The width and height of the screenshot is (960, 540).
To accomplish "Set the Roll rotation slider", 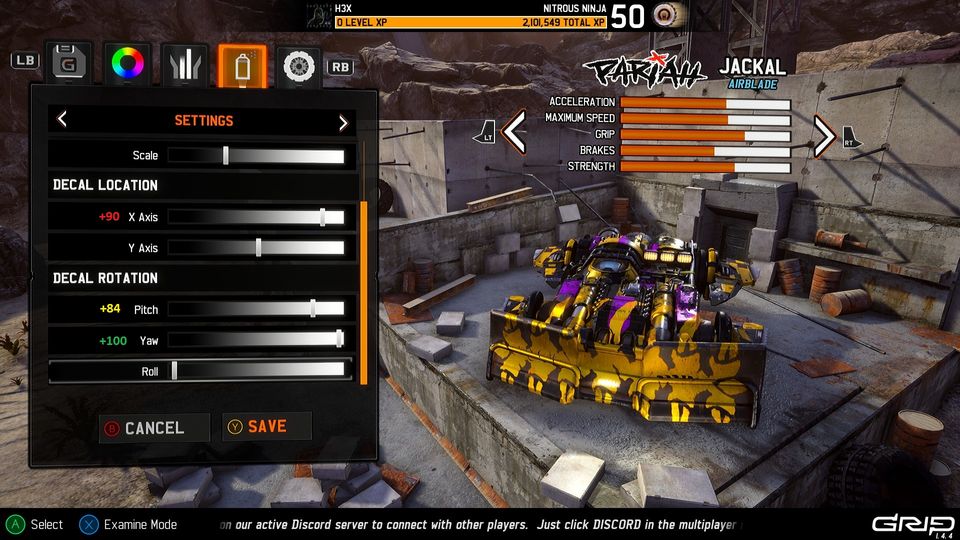I will [x=256, y=371].
